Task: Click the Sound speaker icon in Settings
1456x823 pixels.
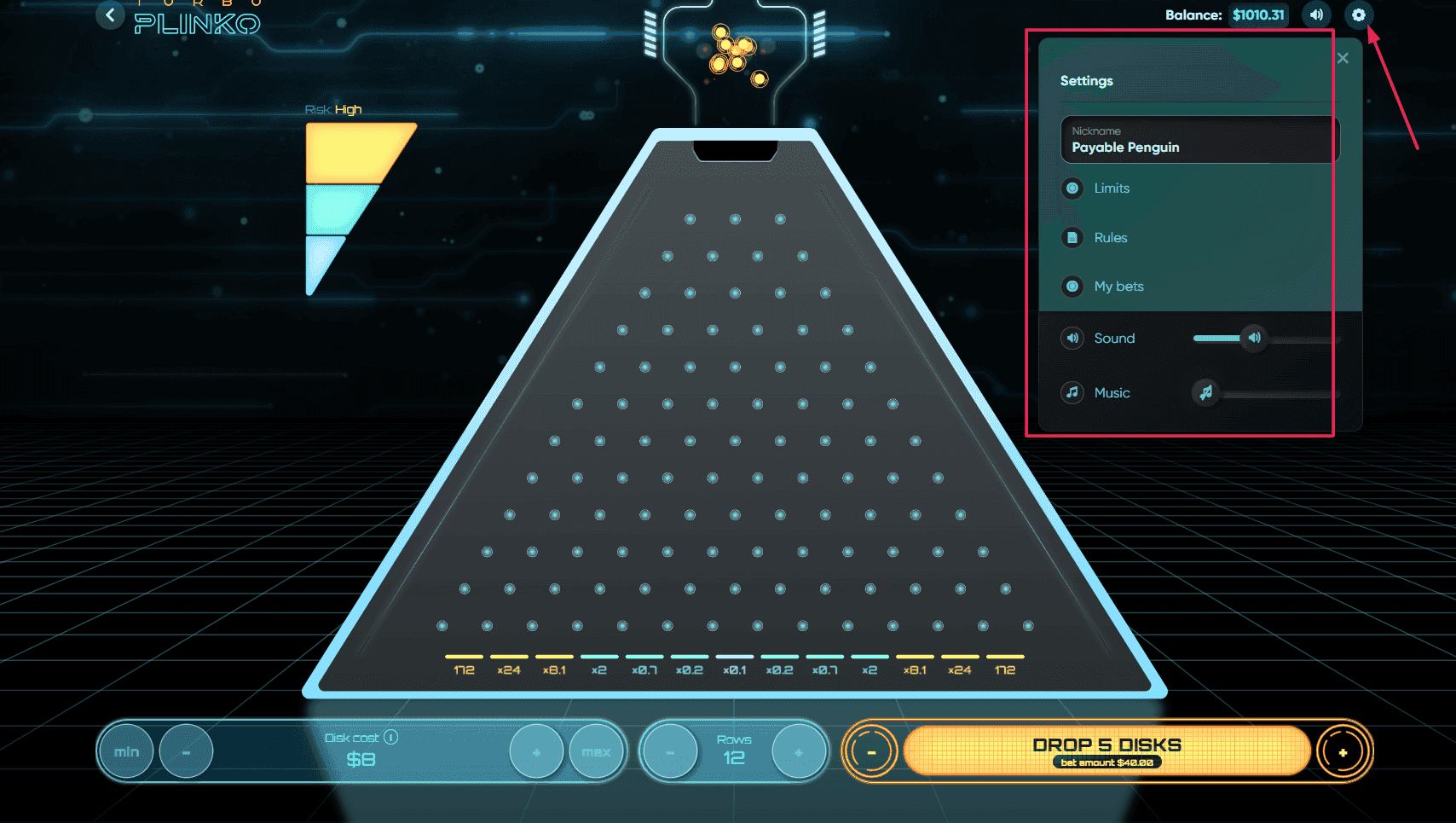Action: click(1072, 338)
